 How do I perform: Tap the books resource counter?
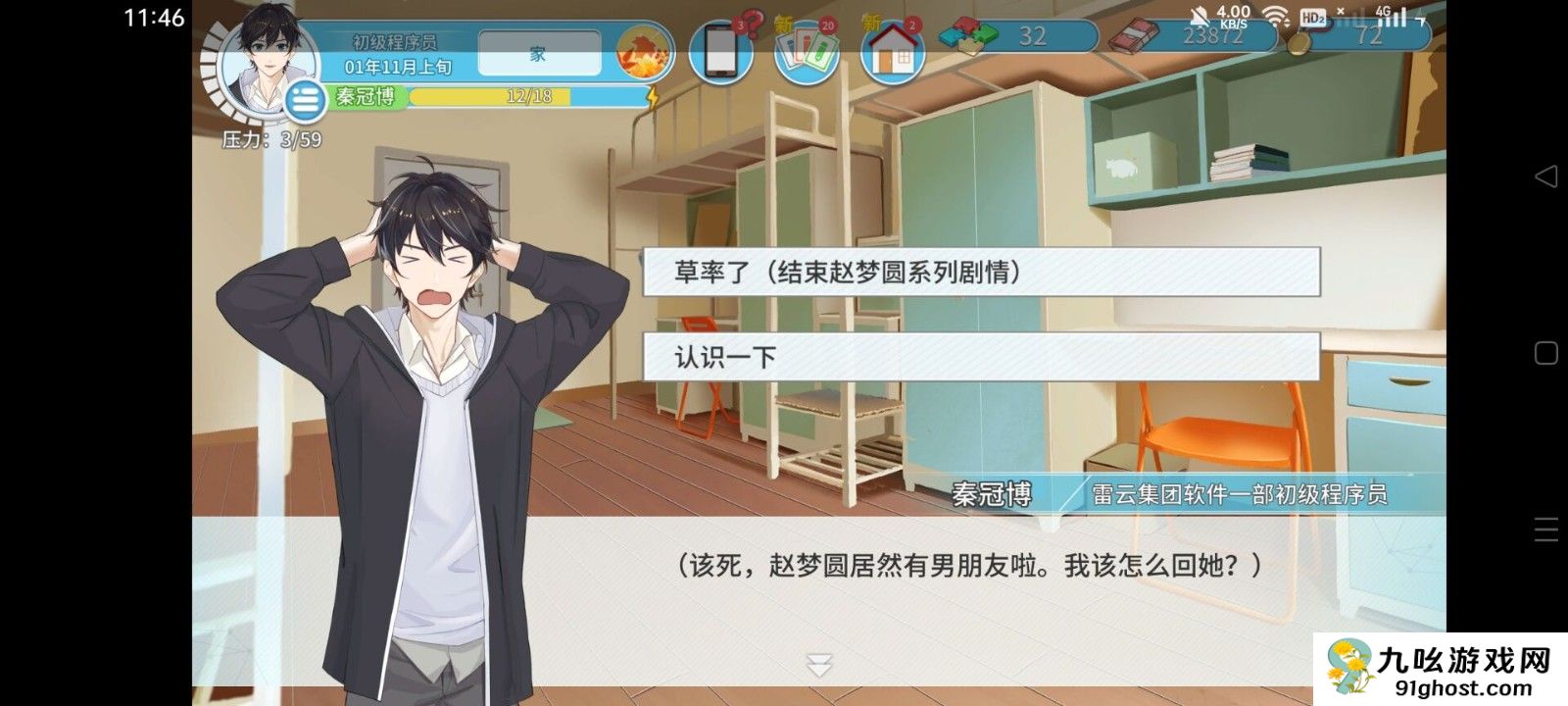(x=1191, y=36)
